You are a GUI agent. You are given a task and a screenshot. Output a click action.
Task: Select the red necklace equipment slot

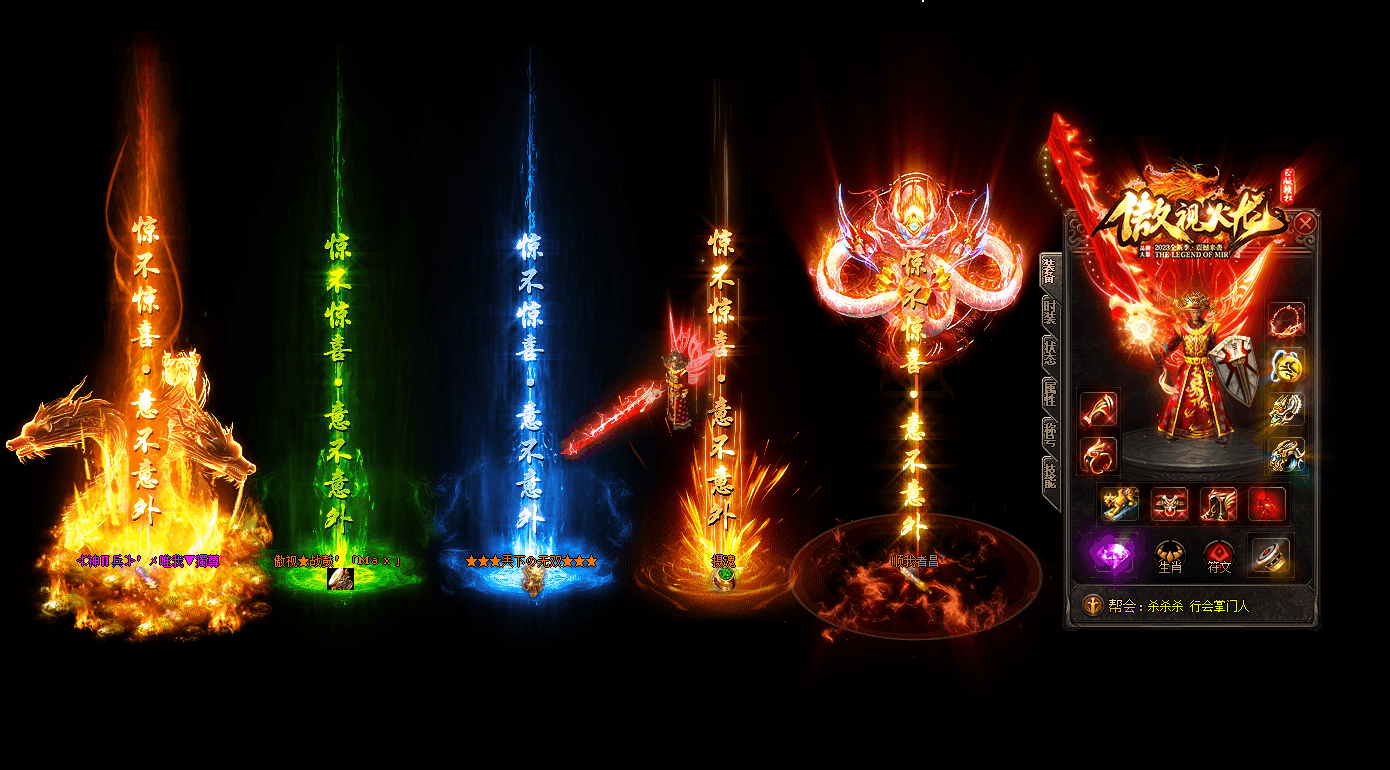1287,320
